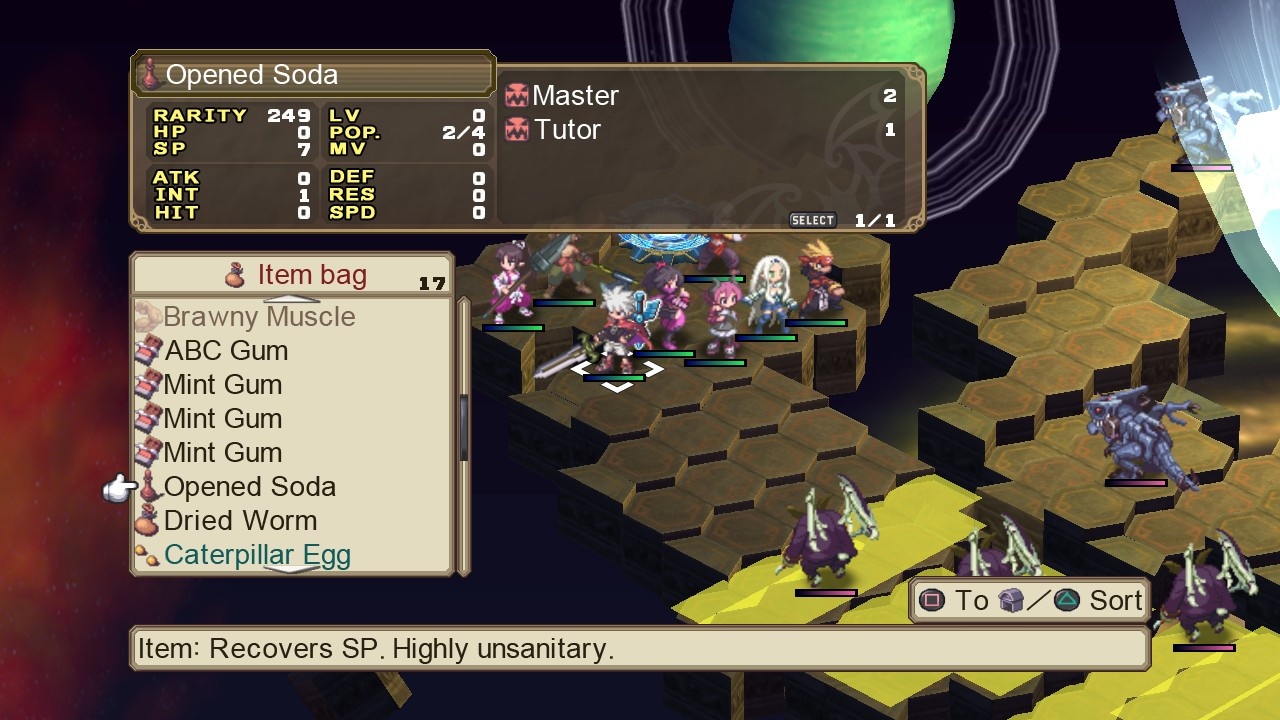Click the up arrow under the Item bag title
The image size is (1280, 720).
[292, 298]
